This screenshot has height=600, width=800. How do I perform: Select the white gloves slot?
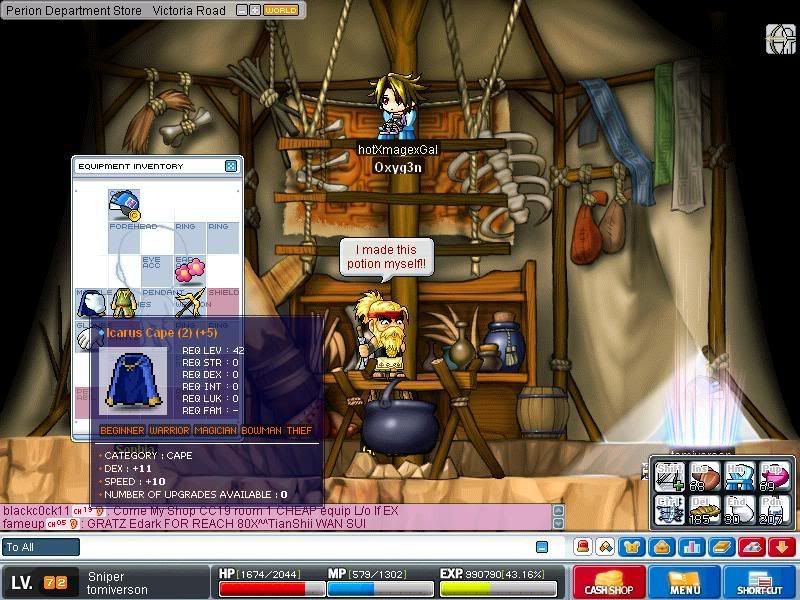click(89, 338)
